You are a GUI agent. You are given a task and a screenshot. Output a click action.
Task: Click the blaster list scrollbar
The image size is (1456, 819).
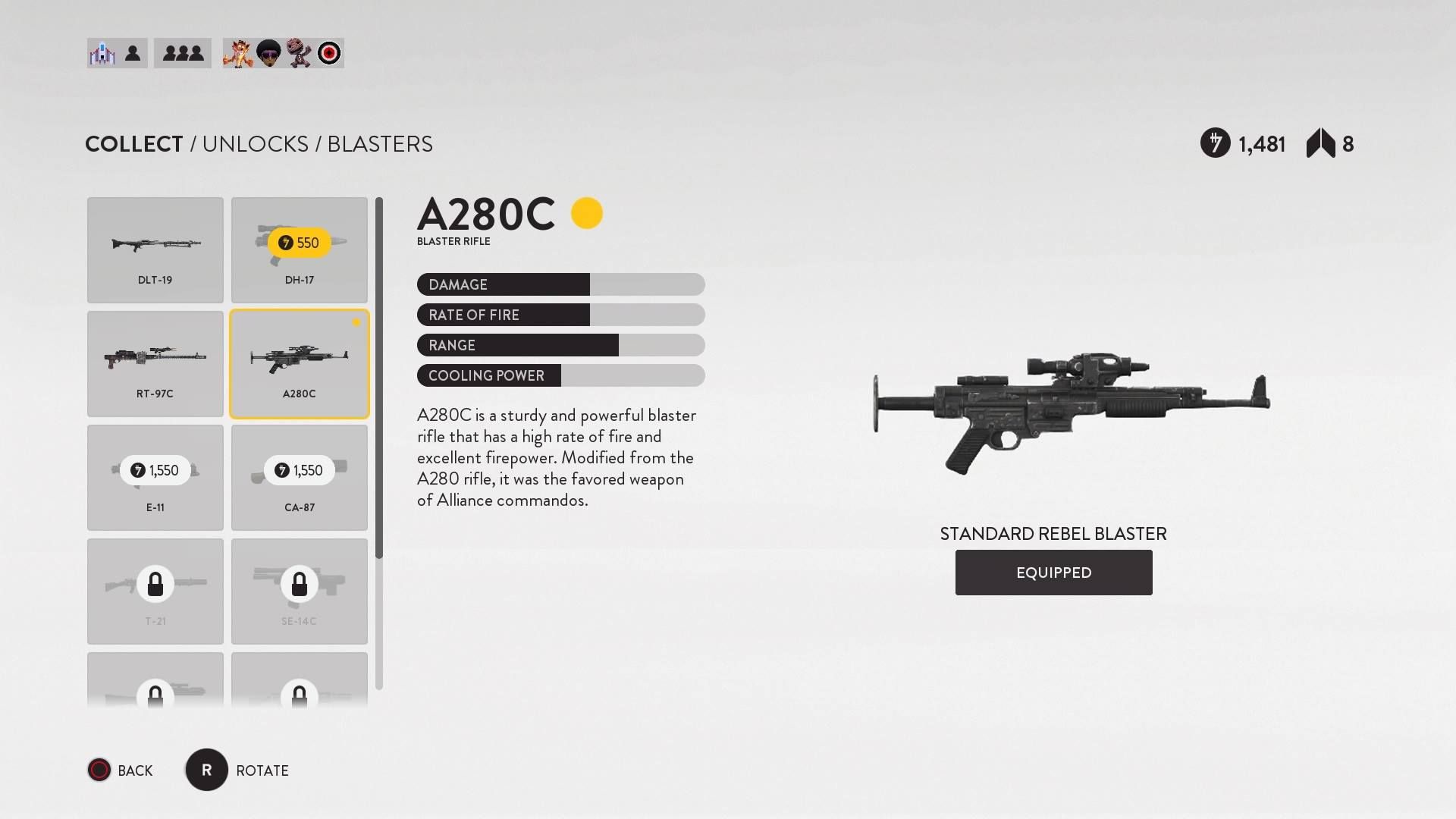(379, 379)
